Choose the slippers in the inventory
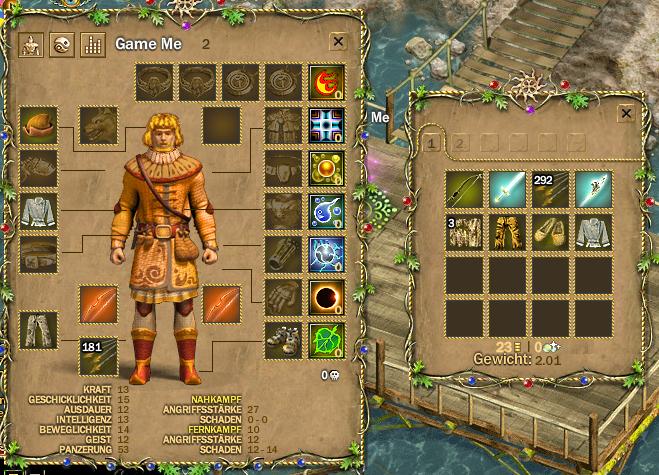 pos(550,232)
